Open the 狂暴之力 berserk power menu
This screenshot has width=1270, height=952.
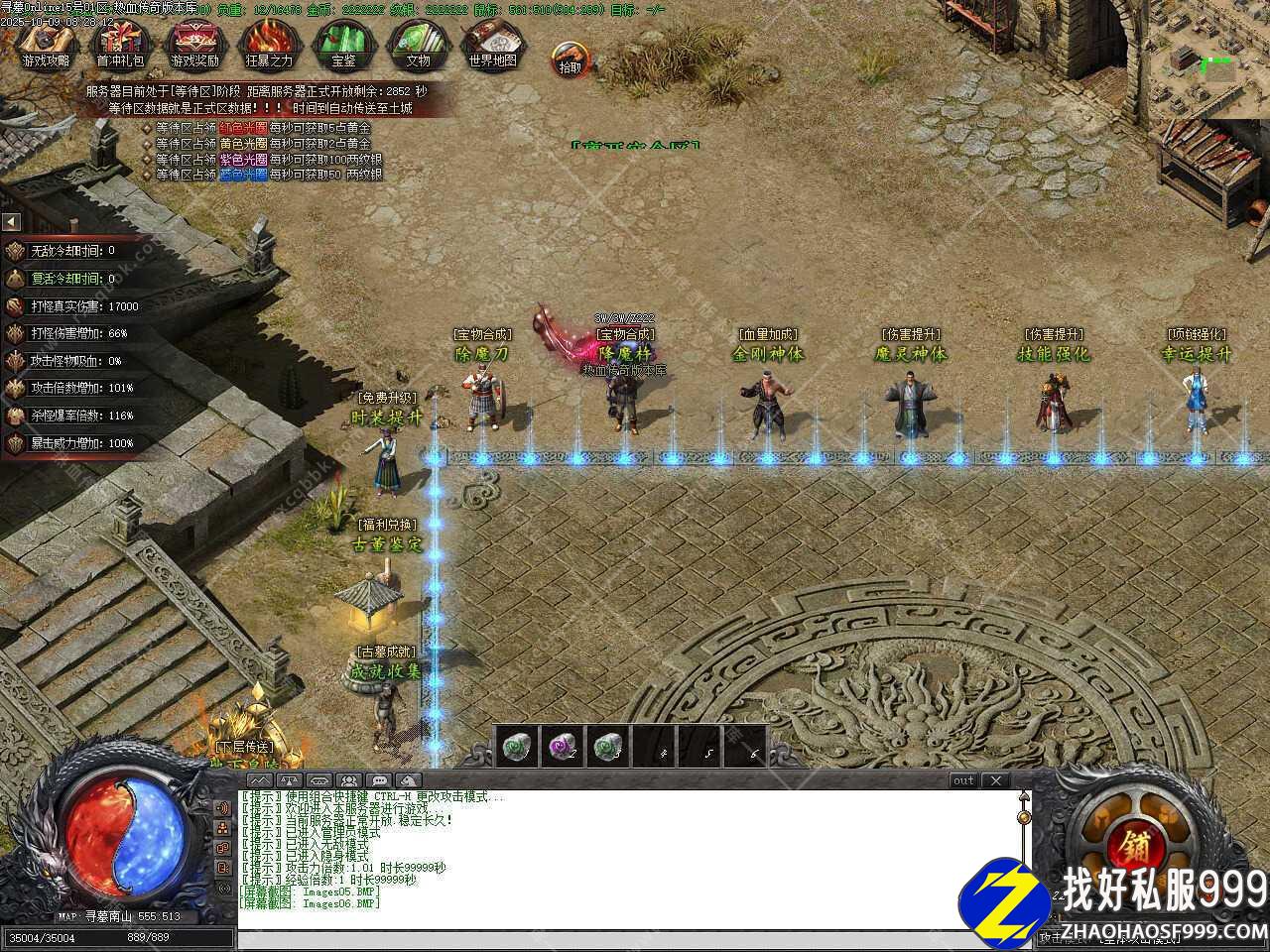tap(269, 43)
